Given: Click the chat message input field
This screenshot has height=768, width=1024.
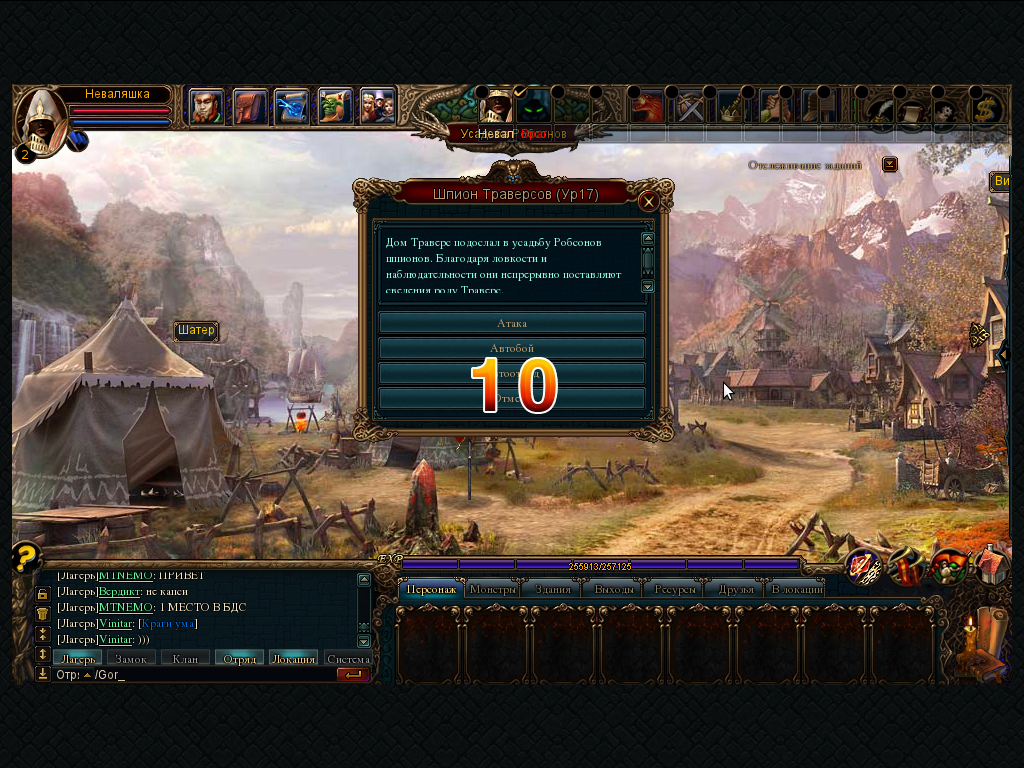Looking at the screenshot, I should pyautogui.click(x=210, y=675).
